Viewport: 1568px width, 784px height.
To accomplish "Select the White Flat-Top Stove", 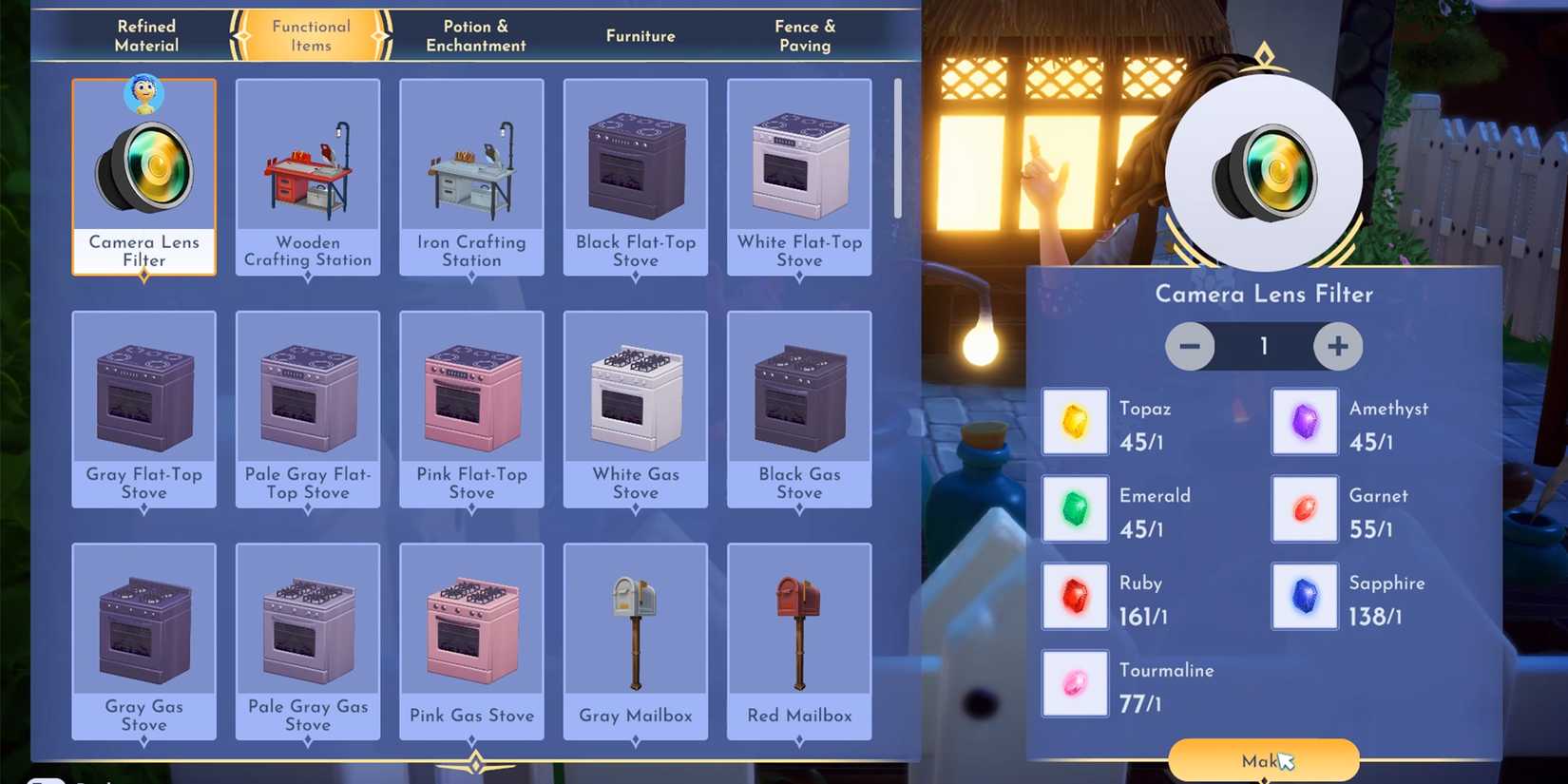I will [x=799, y=178].
